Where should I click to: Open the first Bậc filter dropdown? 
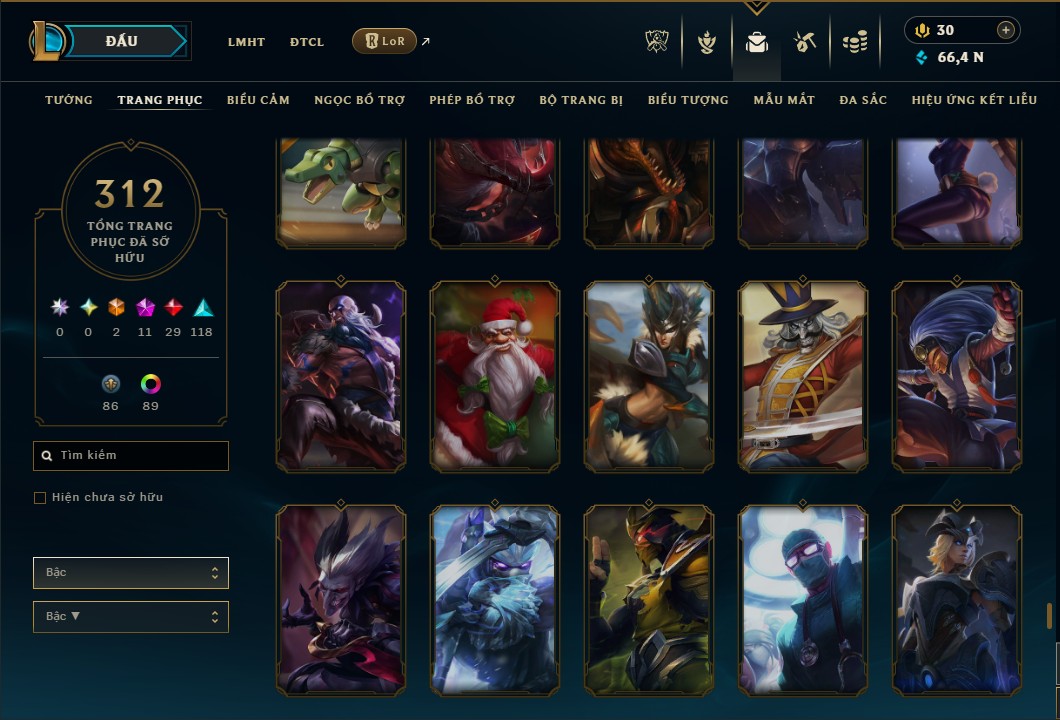[x=131, y=573]
